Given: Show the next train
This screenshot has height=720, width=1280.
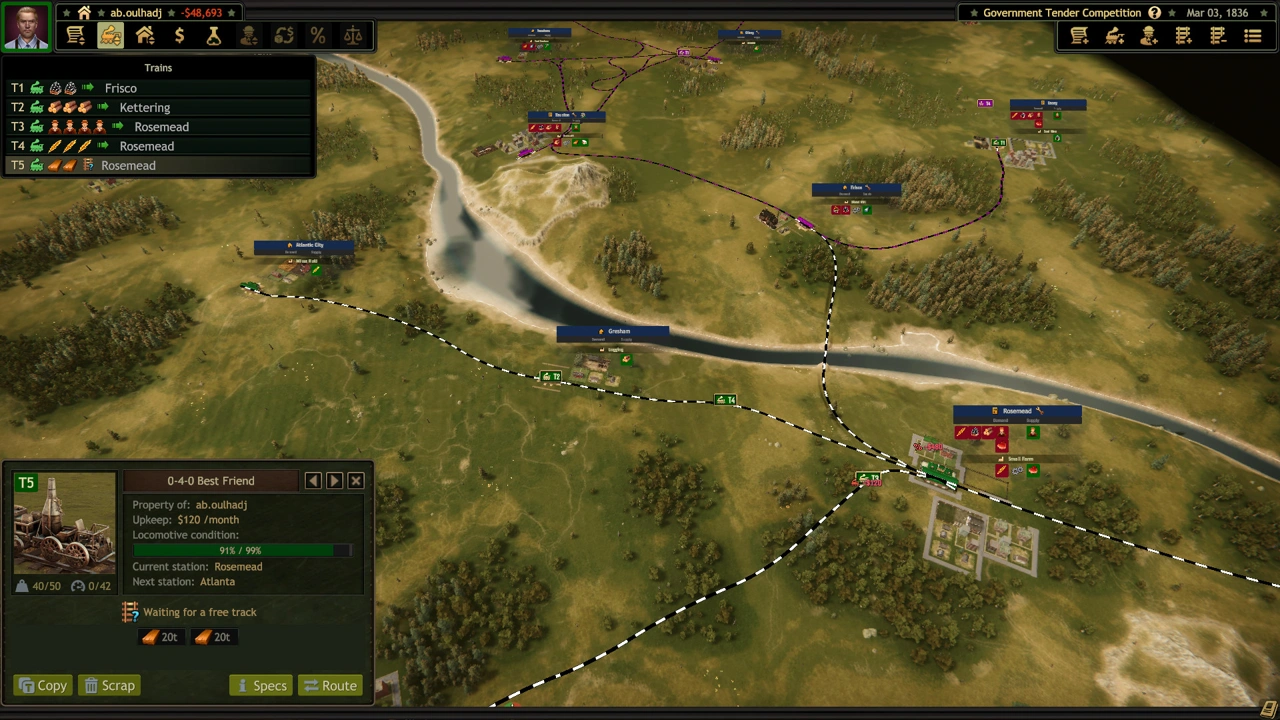Looking at the screenshot, I should tap(334, 481).
